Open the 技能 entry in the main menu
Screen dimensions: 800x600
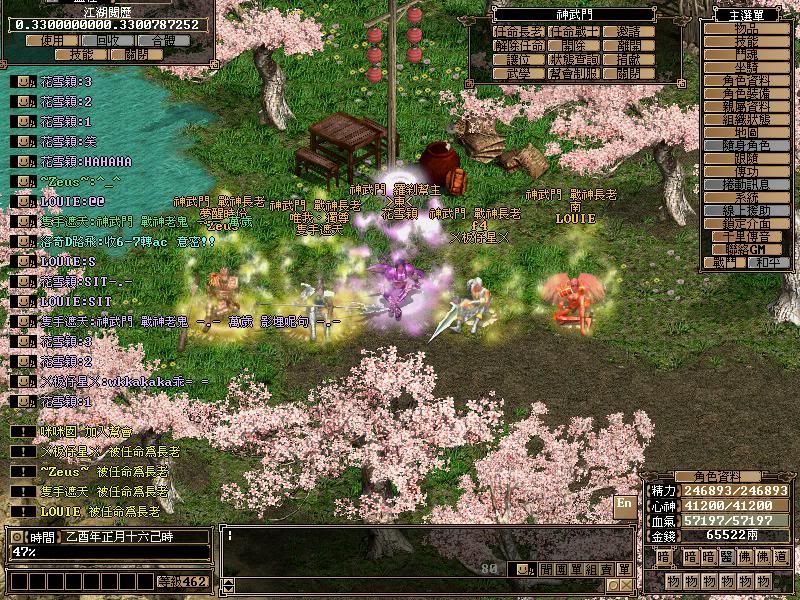[x=746, y=41]
